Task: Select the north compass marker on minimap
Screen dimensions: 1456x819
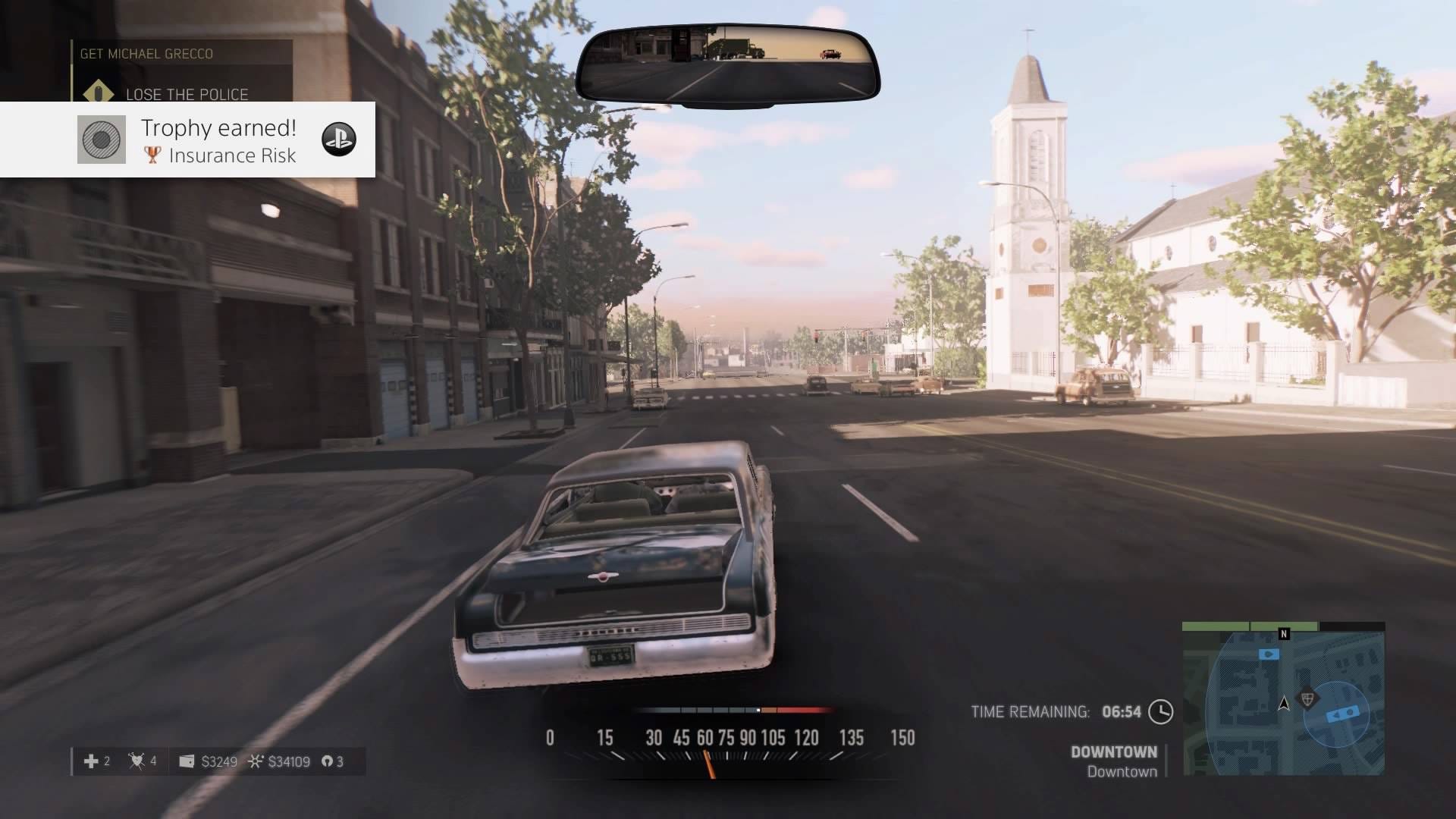Action: (1284, 634)
